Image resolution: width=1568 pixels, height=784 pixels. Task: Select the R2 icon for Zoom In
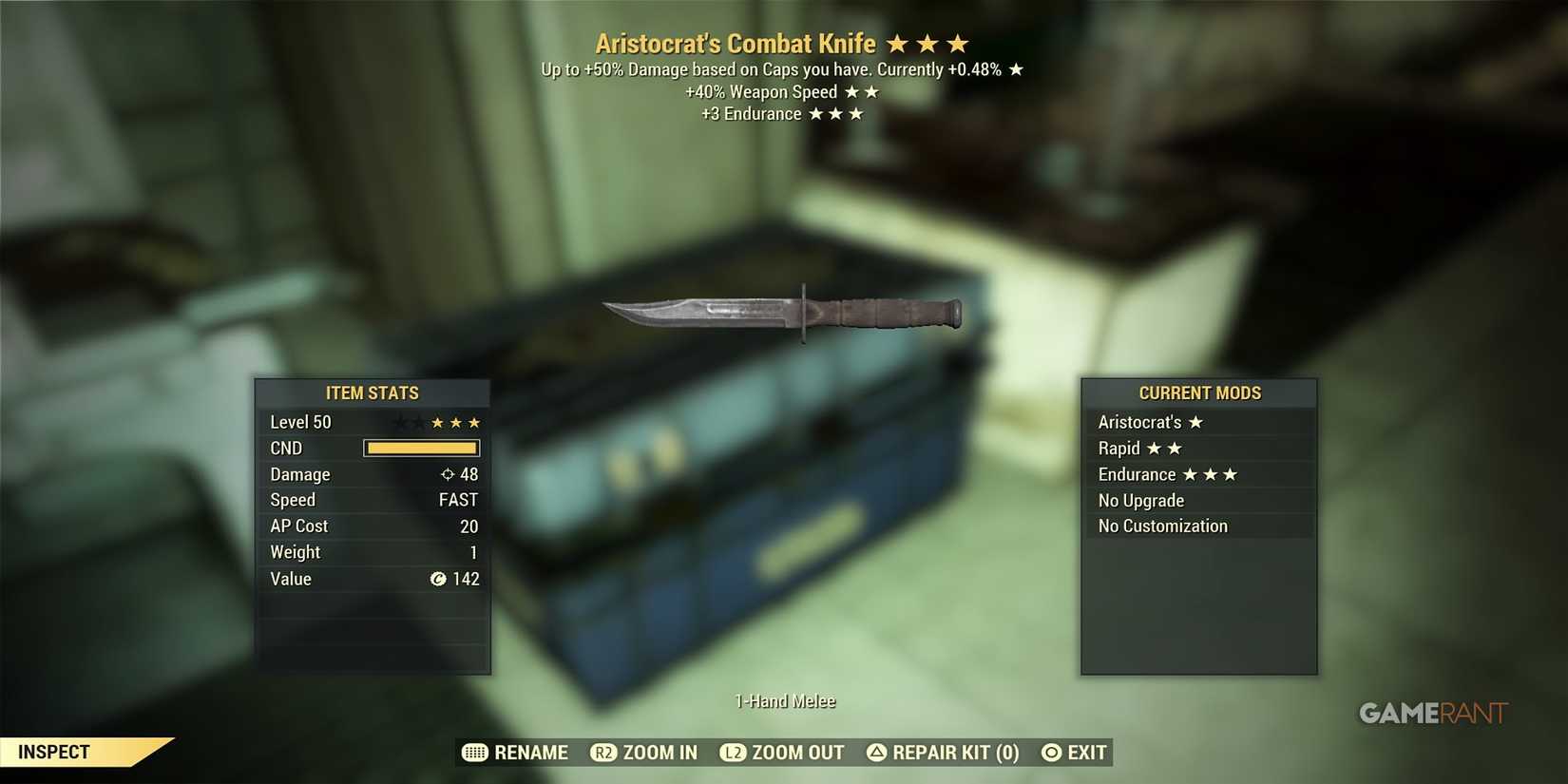602,752
